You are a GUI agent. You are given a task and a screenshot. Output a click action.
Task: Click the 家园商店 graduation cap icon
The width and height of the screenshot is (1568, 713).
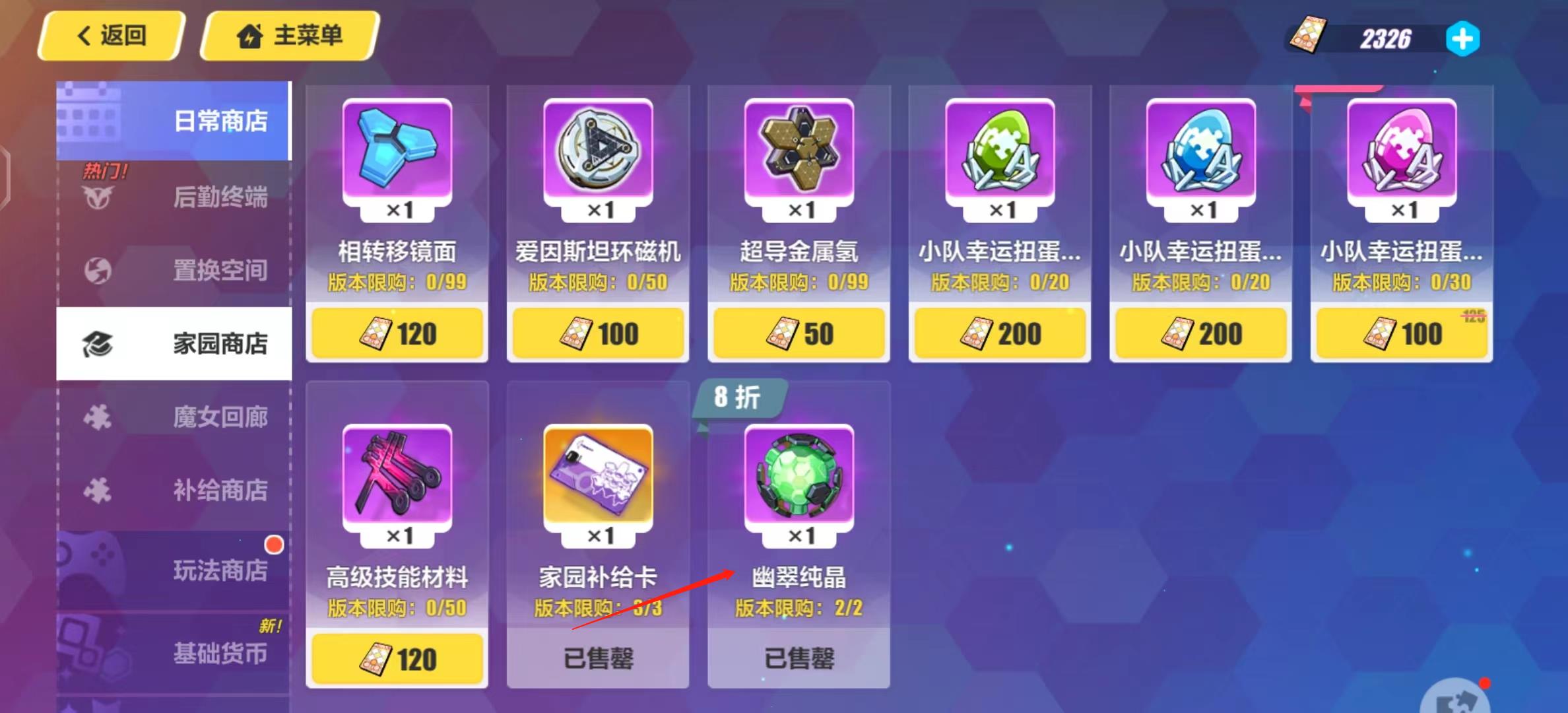tap(98, 345)
